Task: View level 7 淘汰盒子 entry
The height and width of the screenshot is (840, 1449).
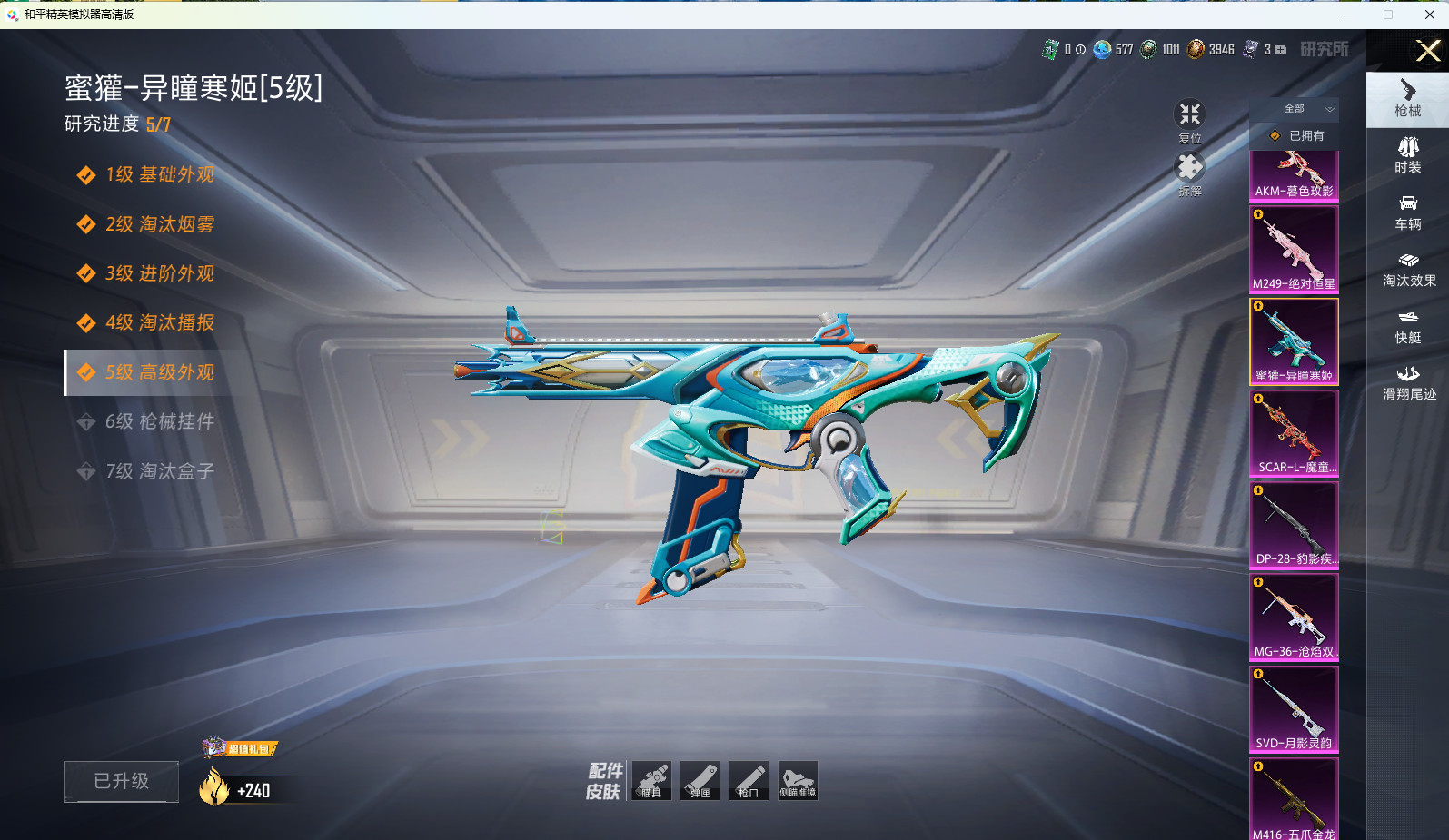Action: click(x=159, y=471)
